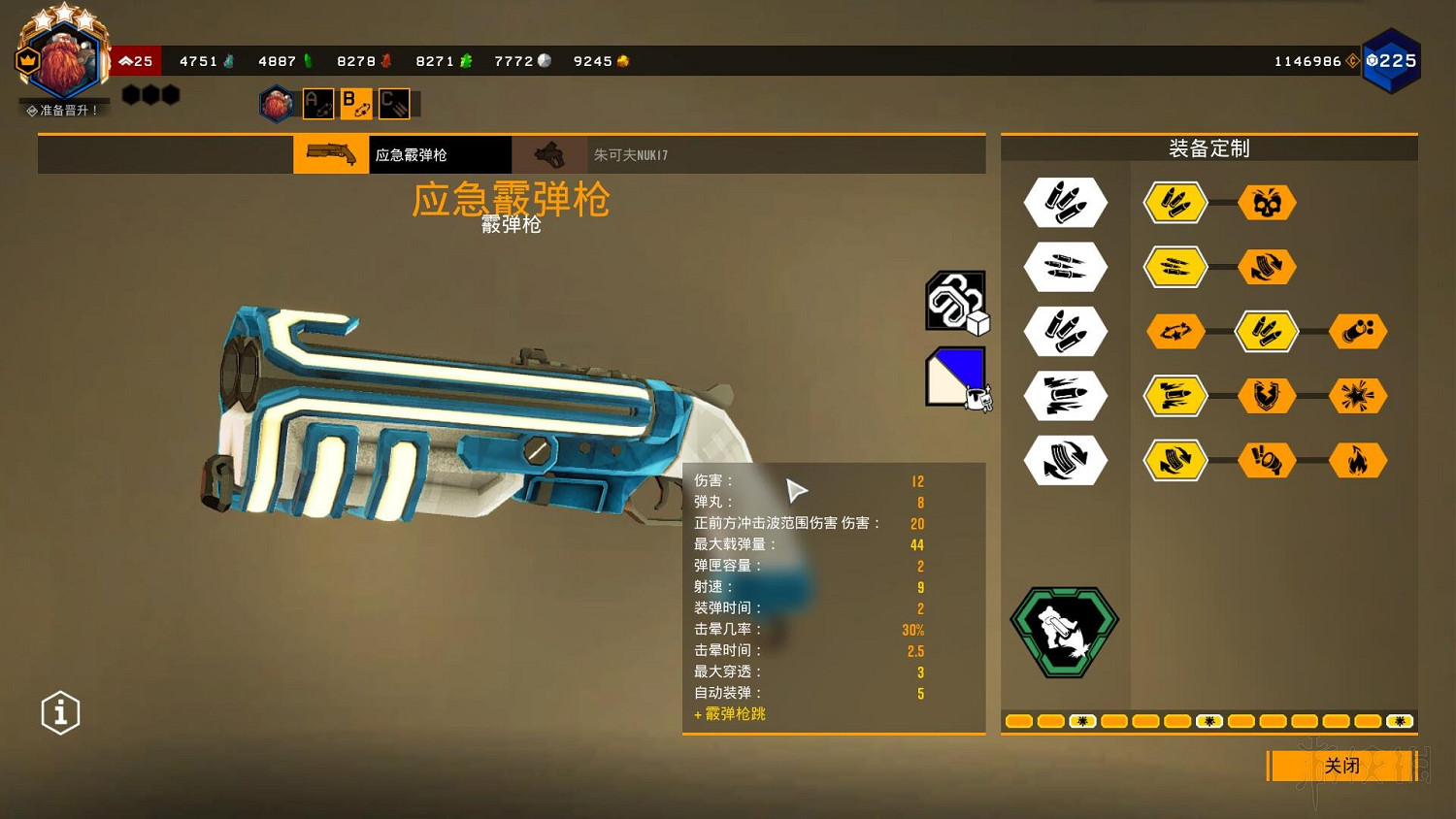
Task: Pick the flame upgrade in the bottom mod tier
Action: point(1358,461)
